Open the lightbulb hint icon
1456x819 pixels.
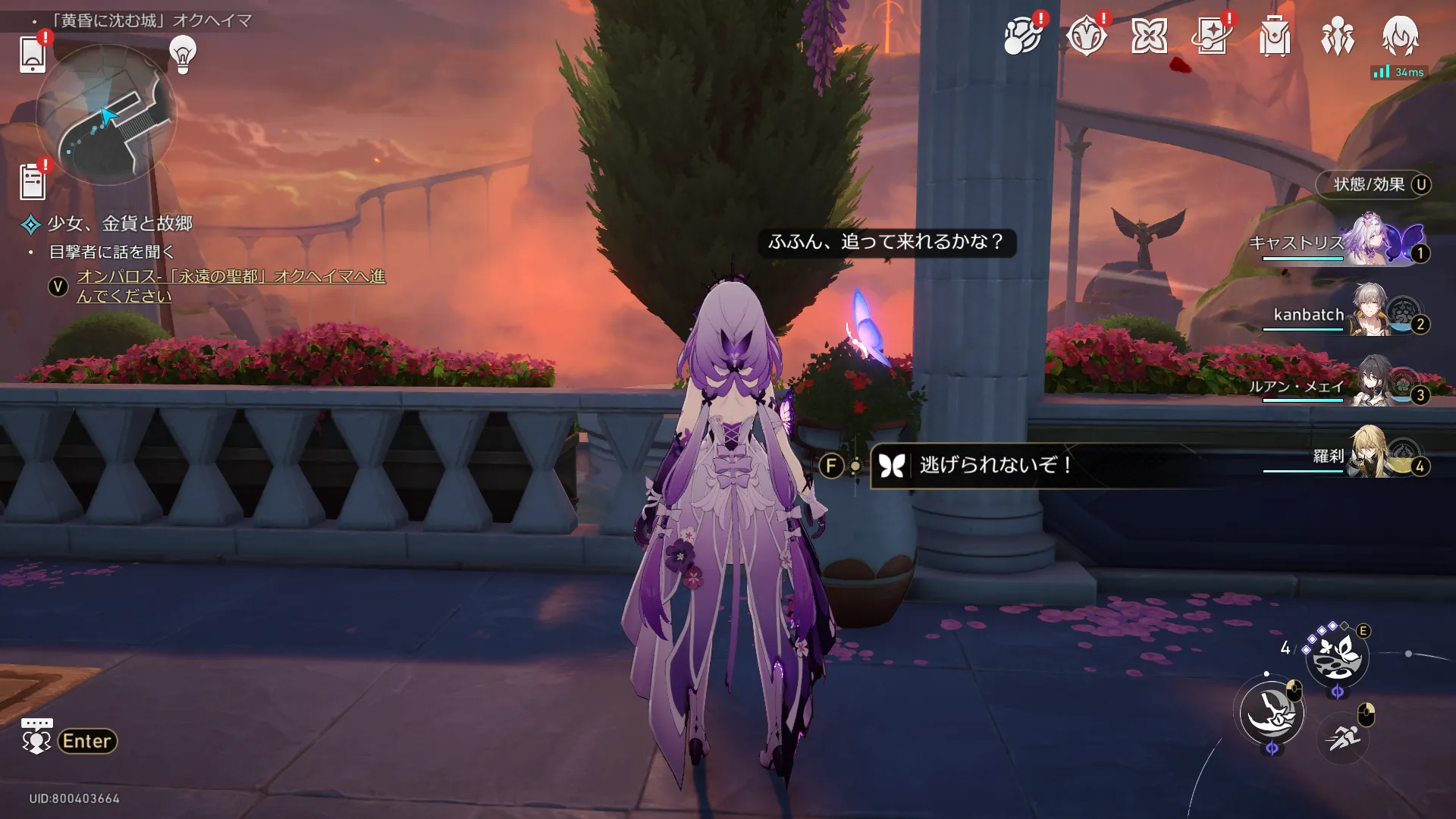coord(183,54)
